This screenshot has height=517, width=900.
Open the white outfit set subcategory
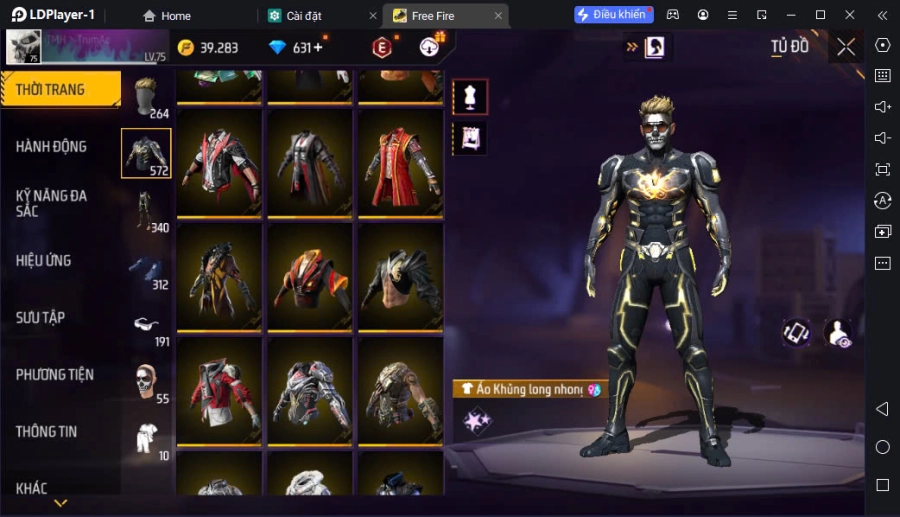(x=147, y=439)
